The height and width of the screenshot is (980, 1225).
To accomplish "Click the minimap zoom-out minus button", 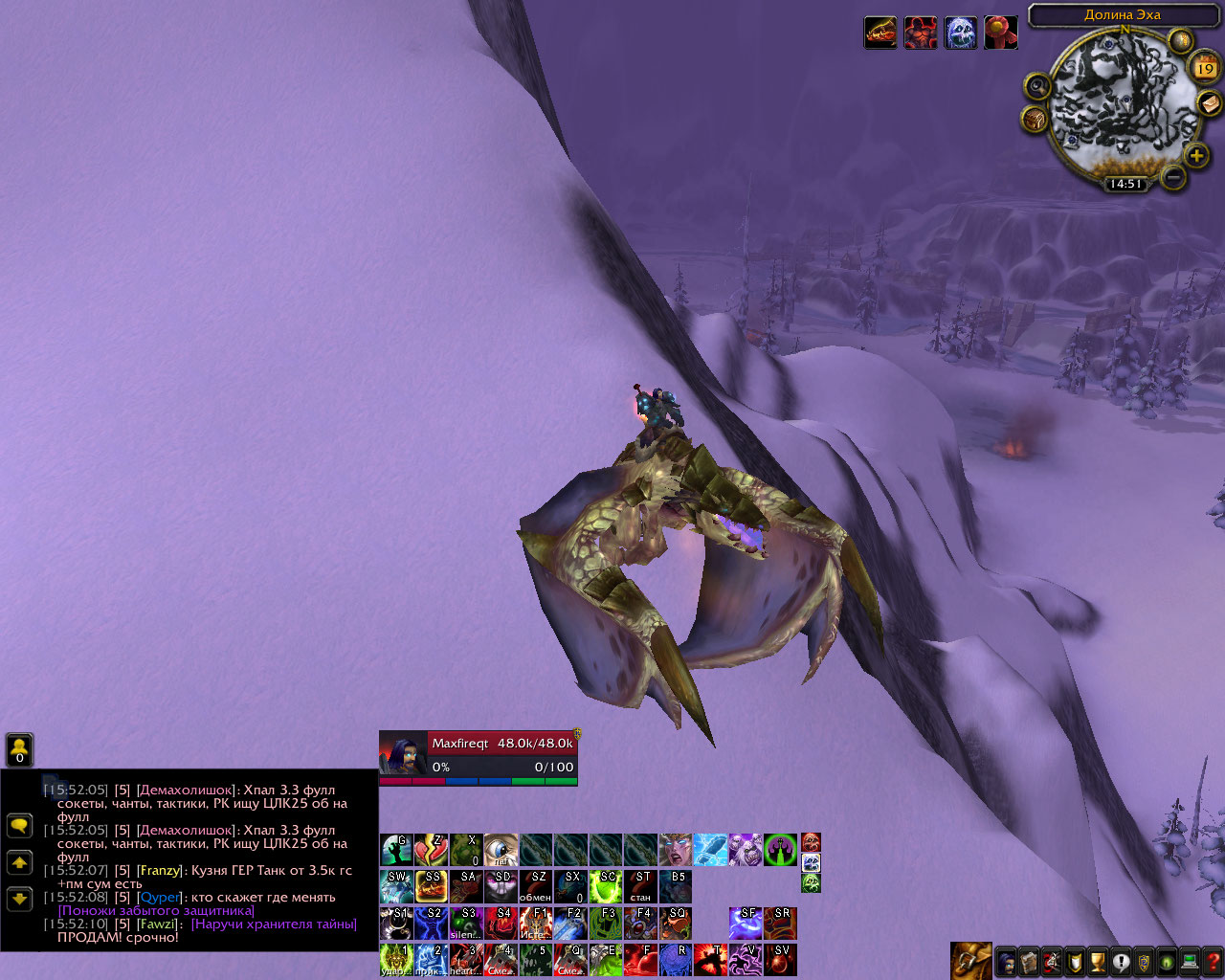I will 1172,176.
